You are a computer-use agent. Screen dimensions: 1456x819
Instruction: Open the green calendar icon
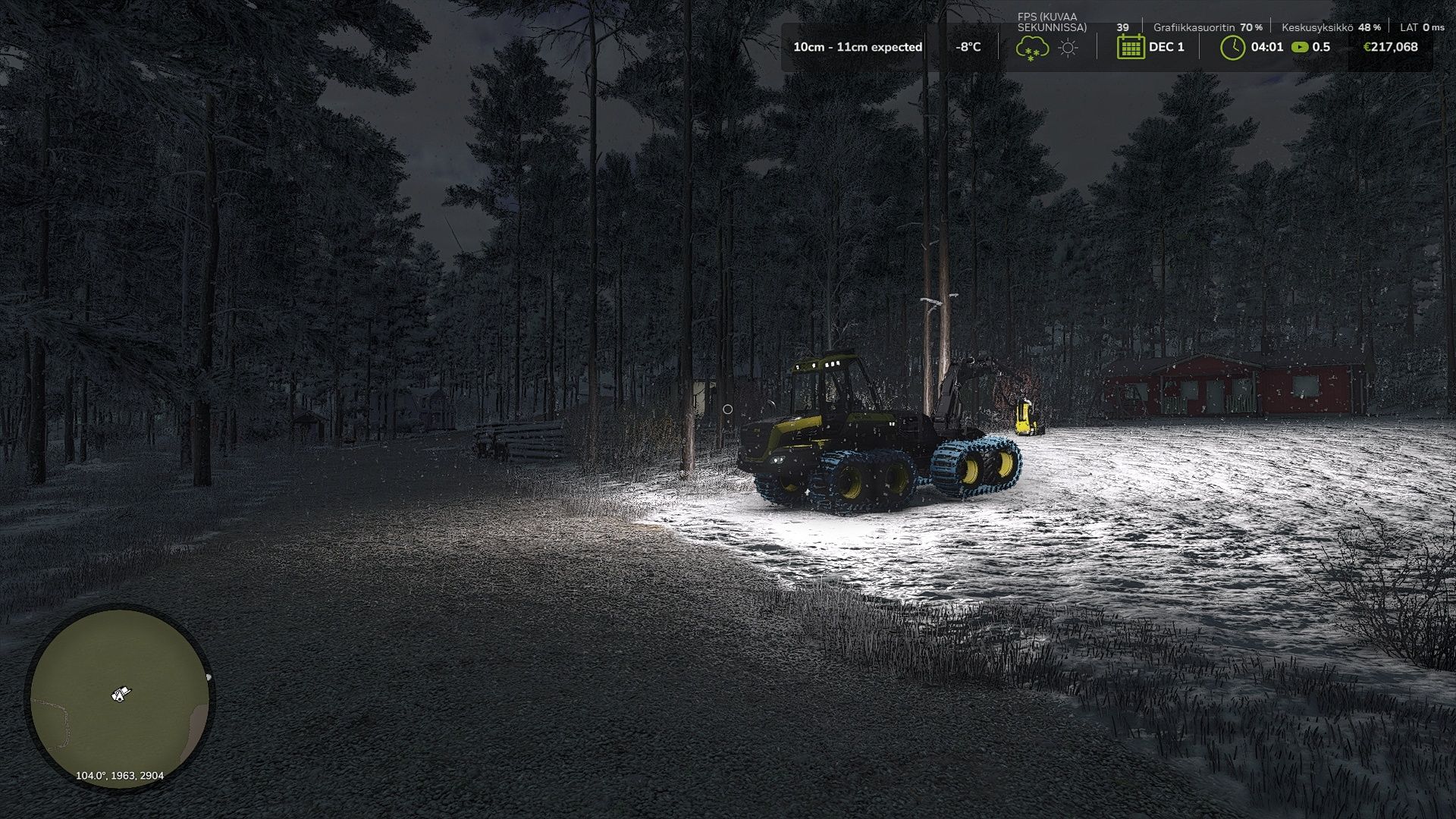[1131, 47]
